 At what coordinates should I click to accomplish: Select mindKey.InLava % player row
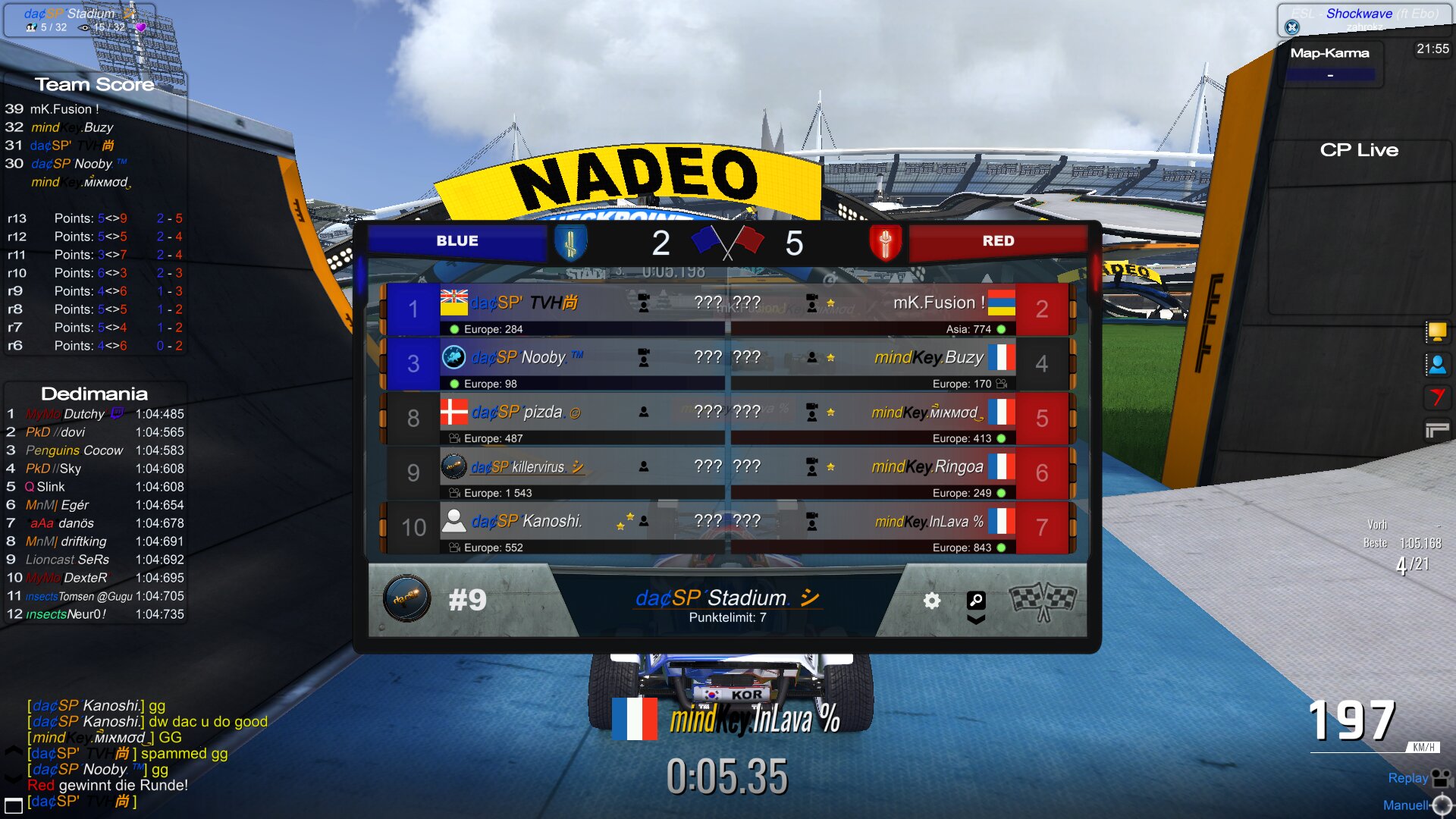pos(902,528)
